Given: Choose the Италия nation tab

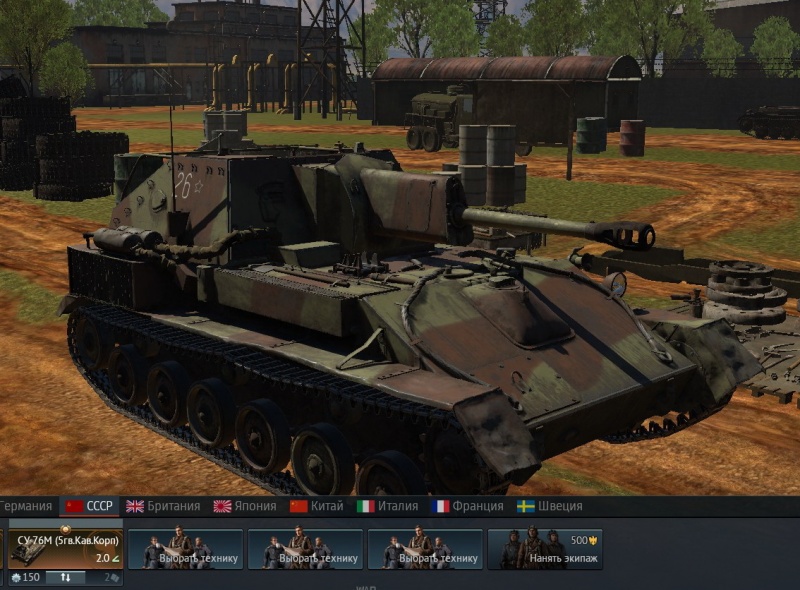Looking at the screenshot, I should [388, 506].
